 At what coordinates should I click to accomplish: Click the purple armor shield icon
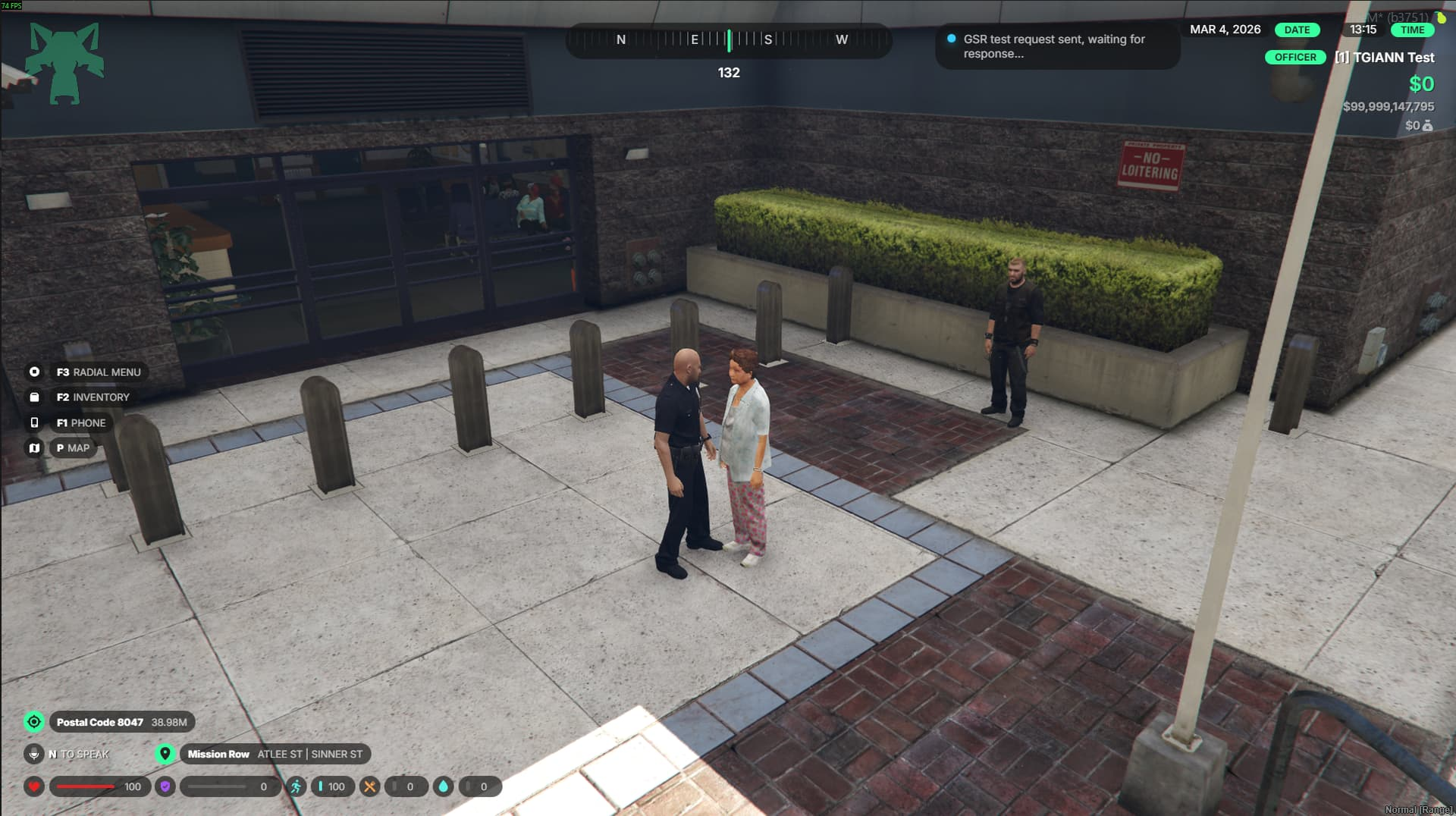click(165, 786)
